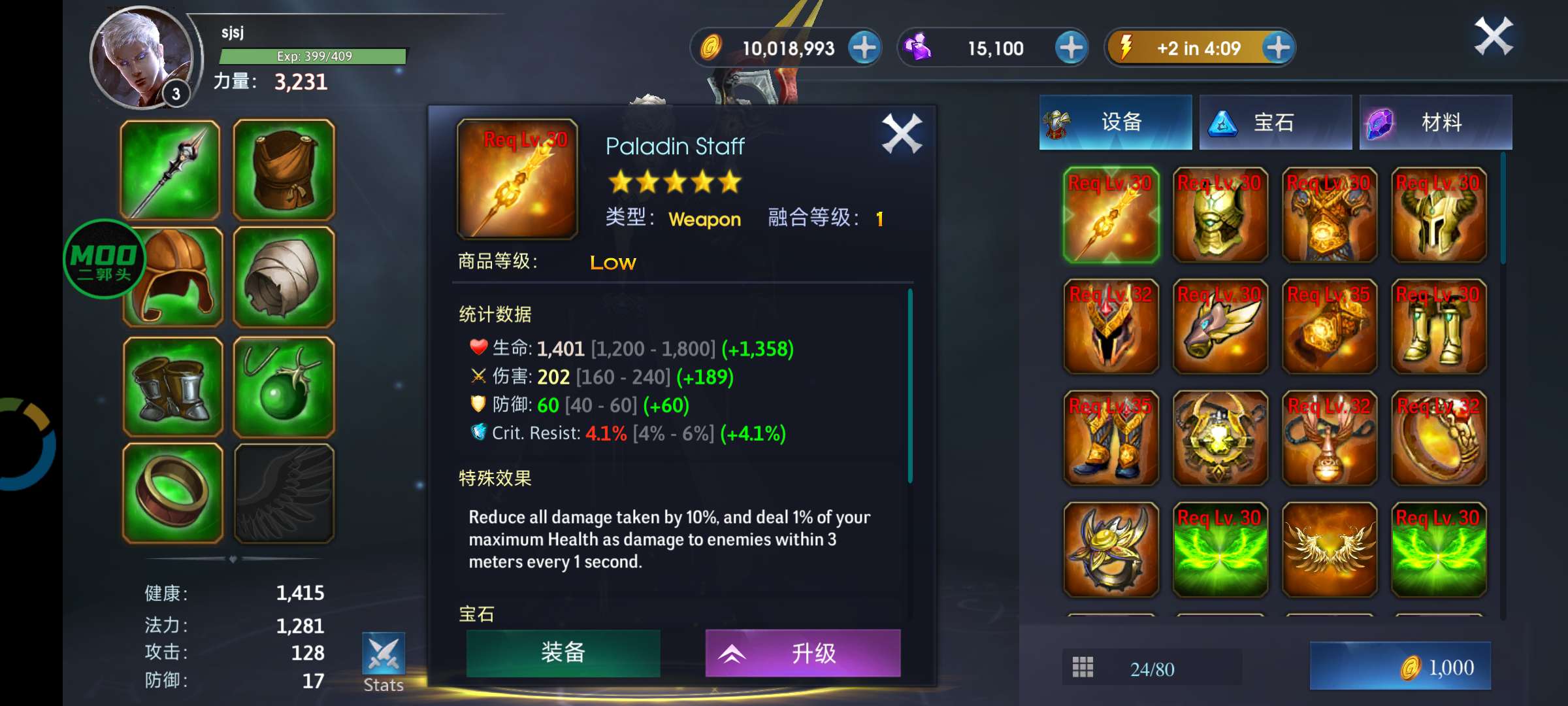Upgrade the staff with purple 升级 button
The image size is (1568, 706).
click(x=802, y=652)
